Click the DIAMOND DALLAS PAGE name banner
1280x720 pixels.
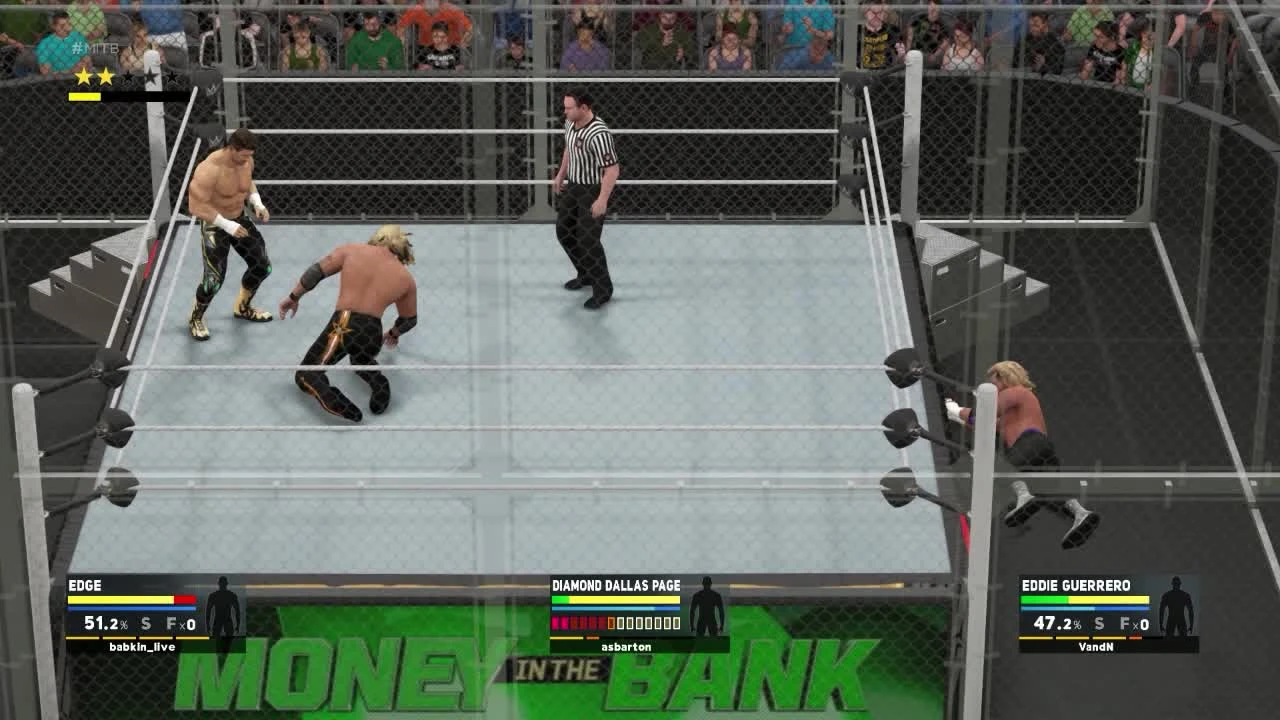click(616, 585)
